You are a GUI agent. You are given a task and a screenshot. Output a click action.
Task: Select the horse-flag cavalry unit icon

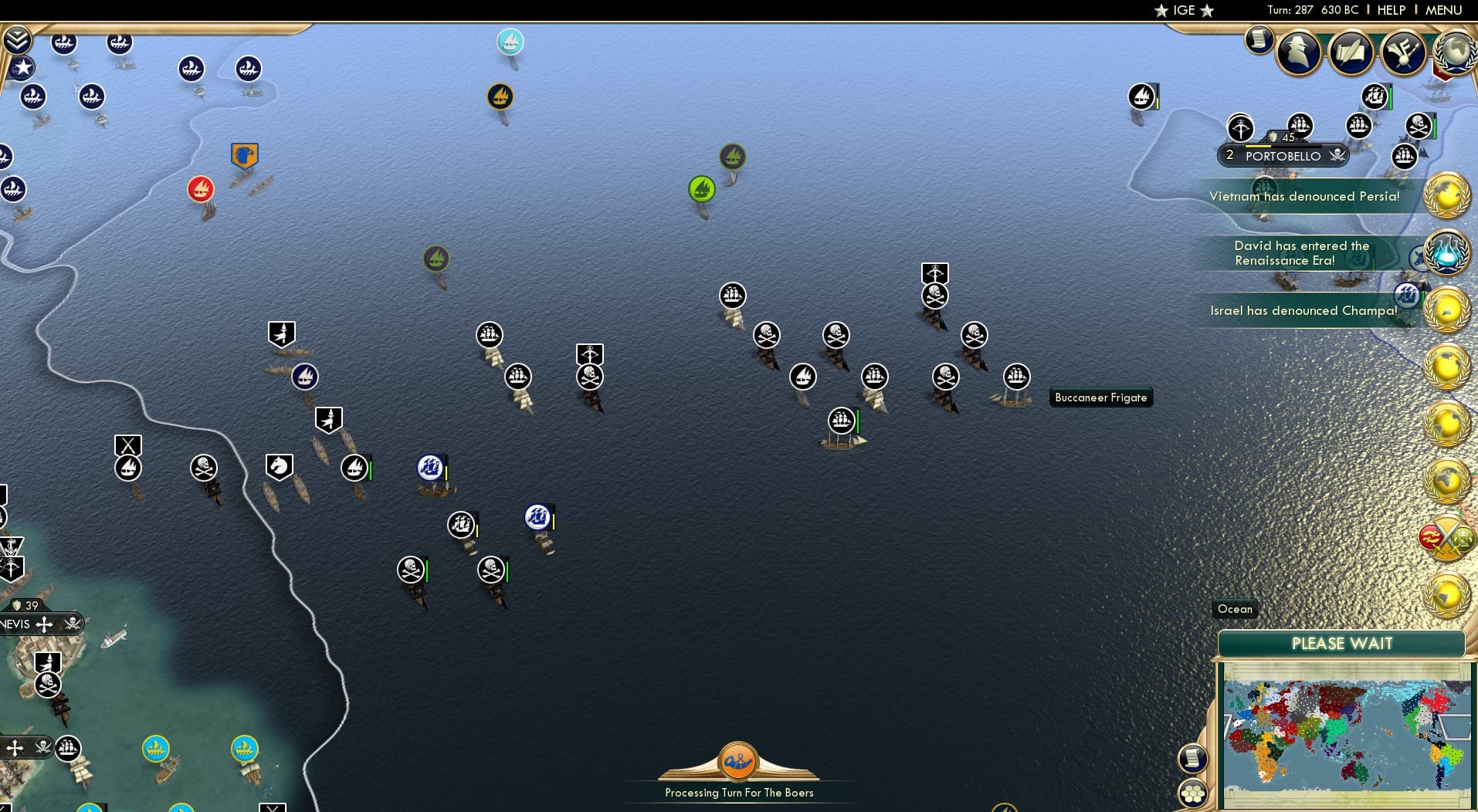tap(278, 465)
